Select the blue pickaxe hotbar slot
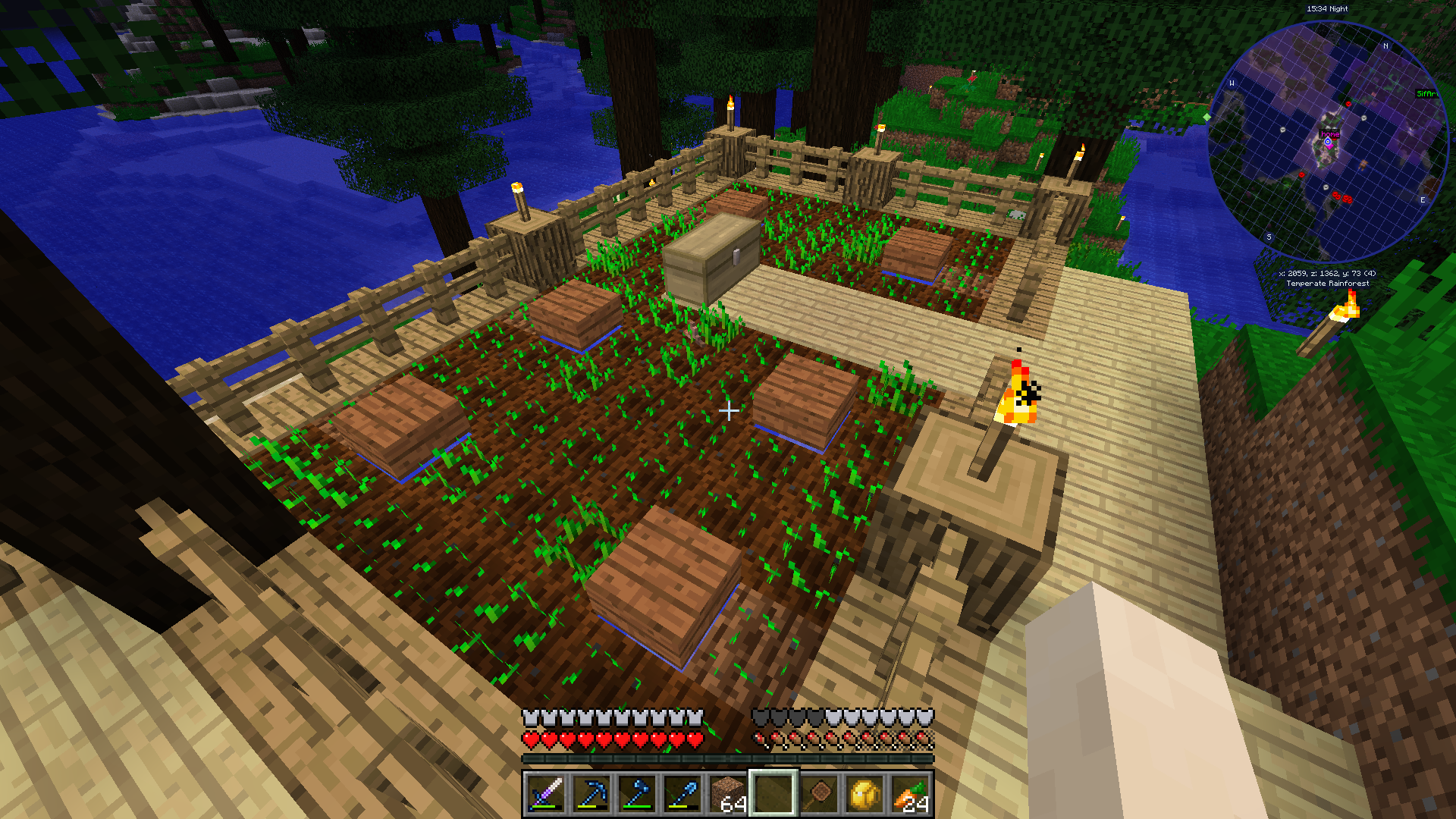The image size is (1456, 819). click(x=591, y=794)
